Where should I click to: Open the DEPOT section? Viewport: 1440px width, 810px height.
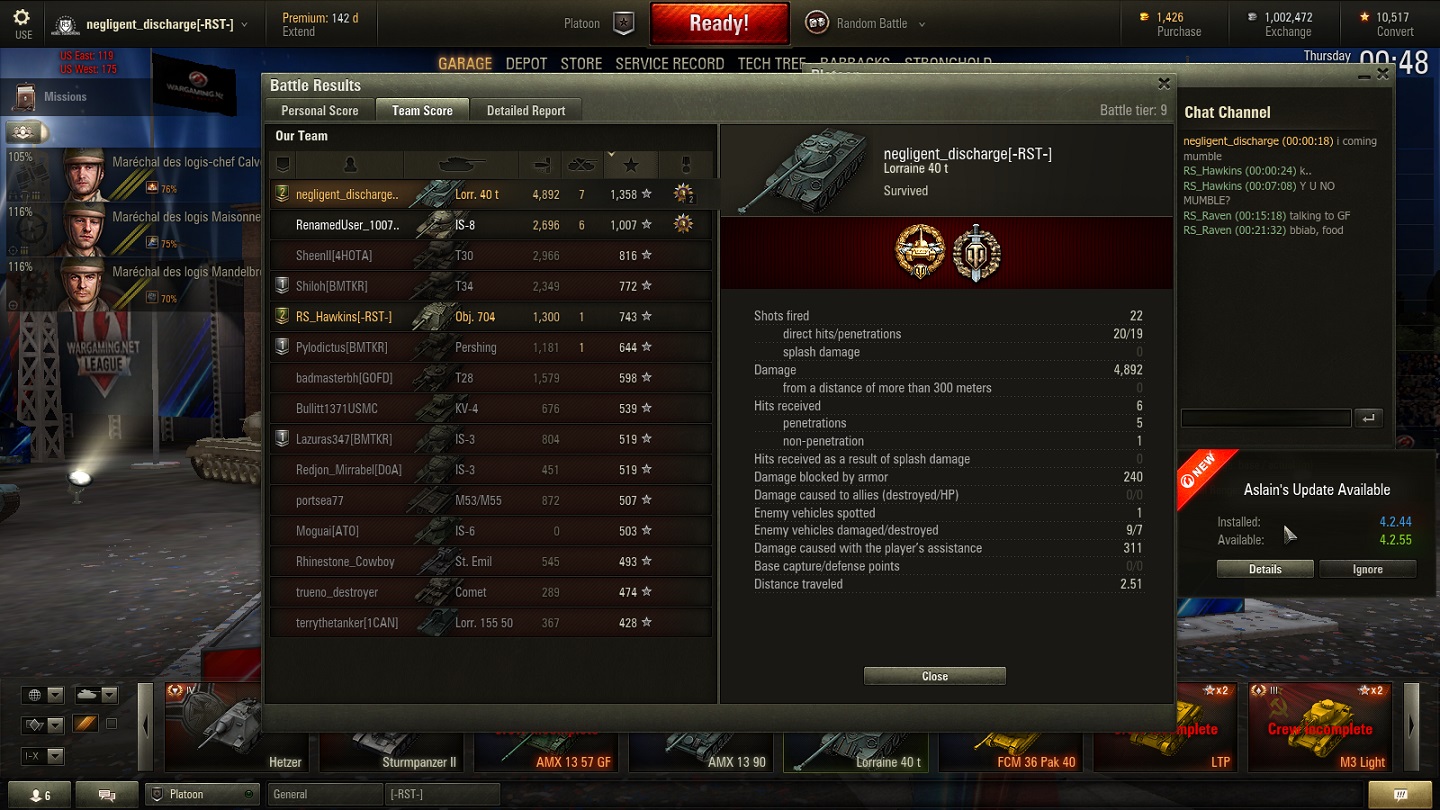(x=526, y=64)
